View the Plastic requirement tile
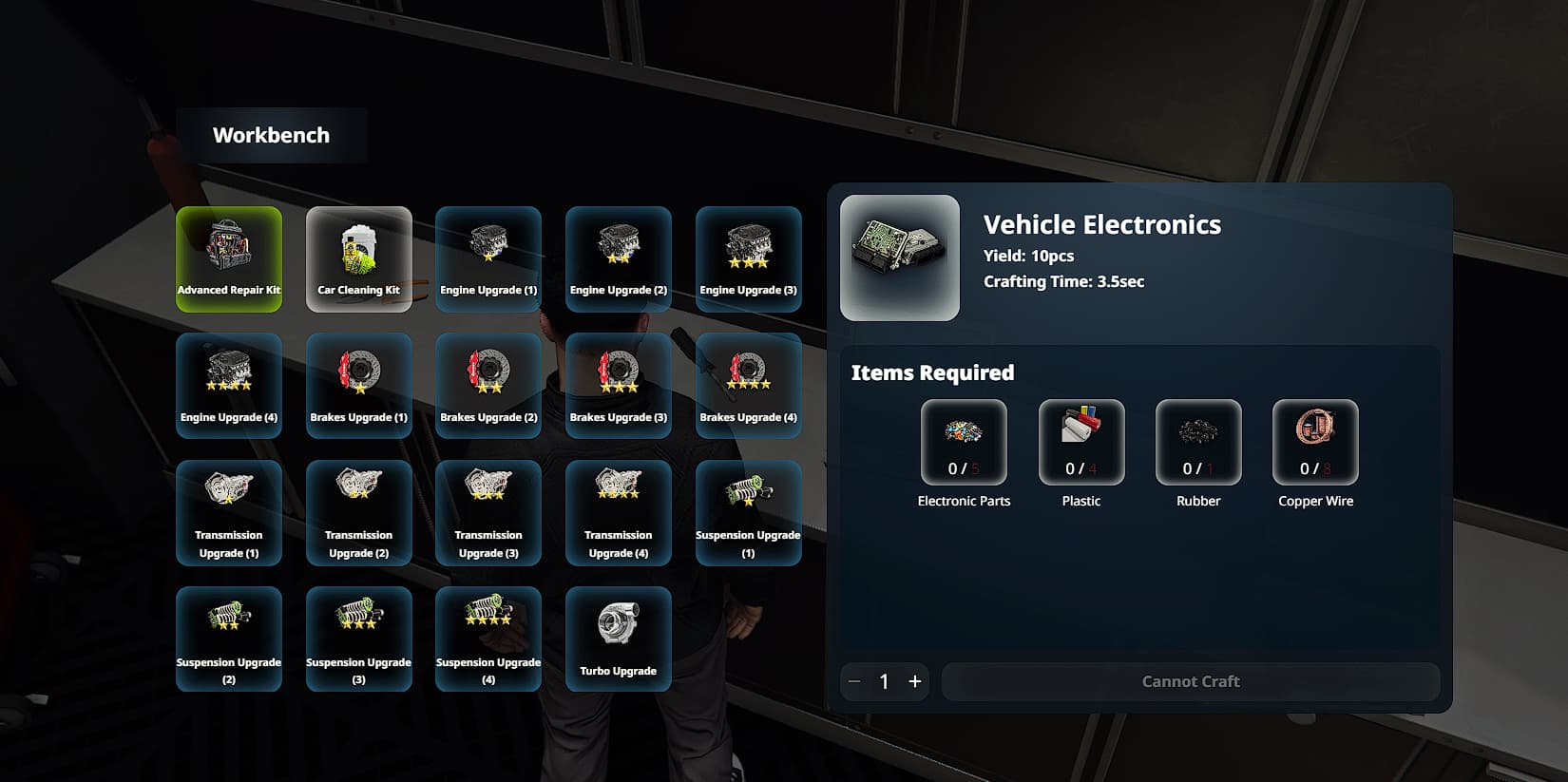This screenshot has height=782, width=1568. pyautogui.click(x=1081, y=442)
